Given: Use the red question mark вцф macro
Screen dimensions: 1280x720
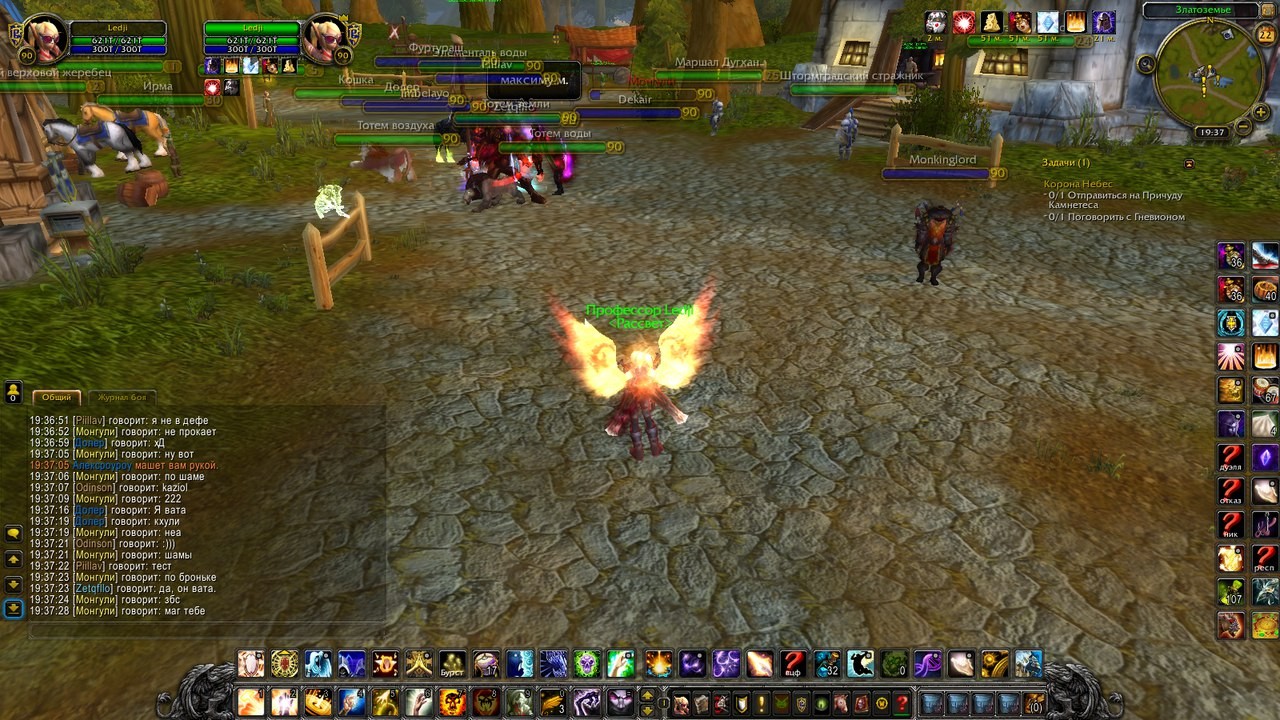Looking at the screenshot, I should tap(793, 664).
